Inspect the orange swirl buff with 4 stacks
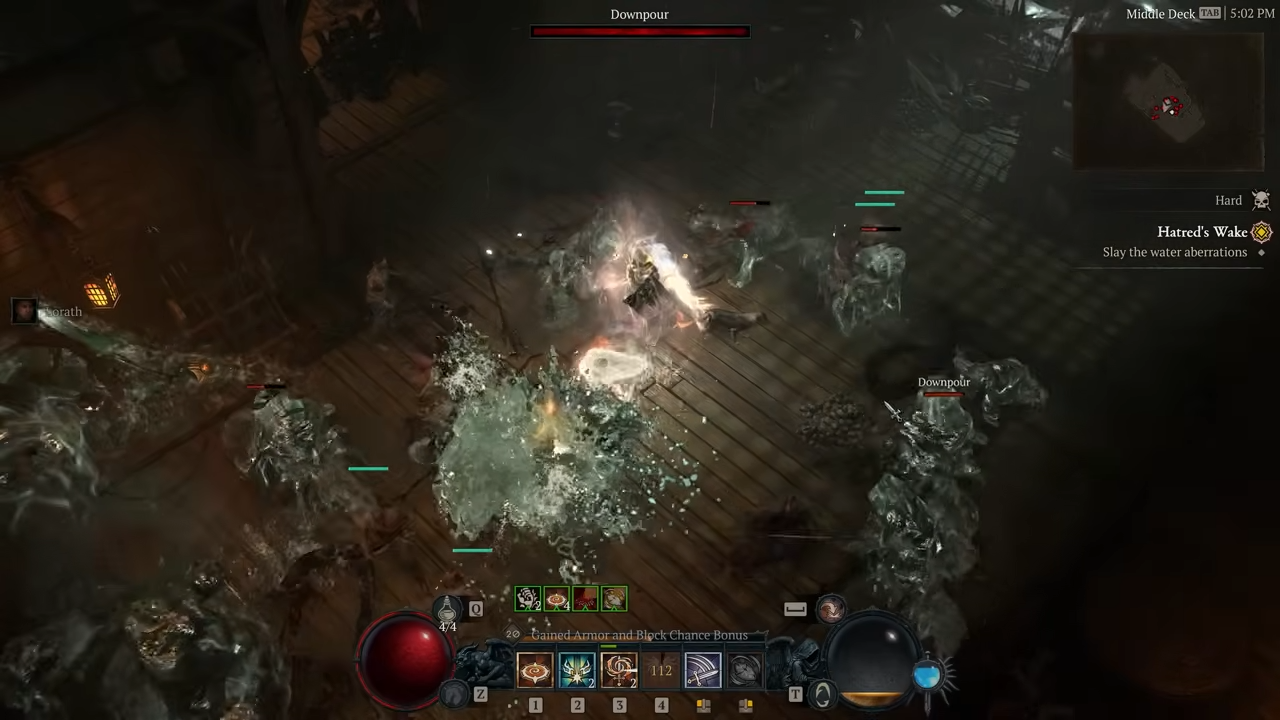This screenshot has height=720, width=1280. pyautogui.click(x=557, y=599)
